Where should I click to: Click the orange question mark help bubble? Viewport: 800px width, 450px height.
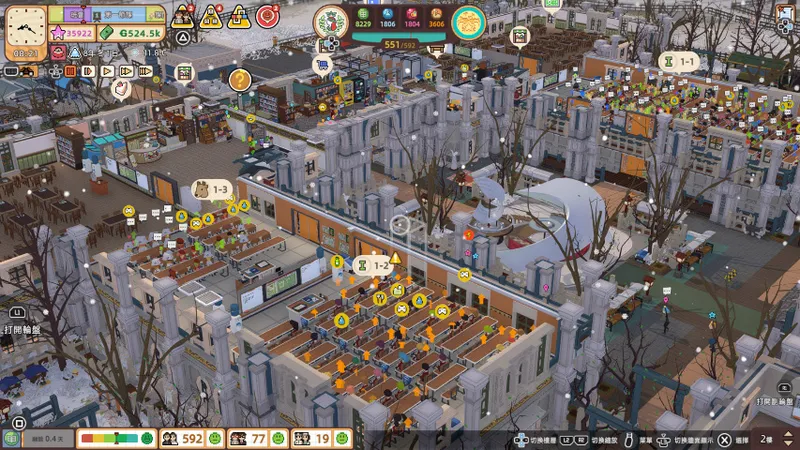[239, 79]
